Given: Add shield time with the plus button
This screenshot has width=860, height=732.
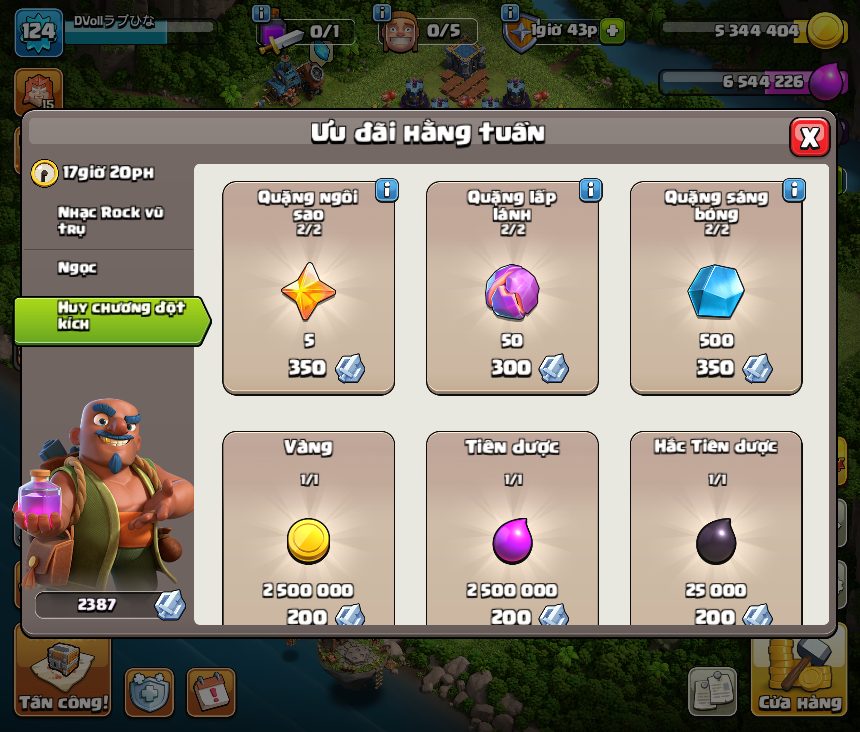Looking at the screenshot, I should point(612,31).
